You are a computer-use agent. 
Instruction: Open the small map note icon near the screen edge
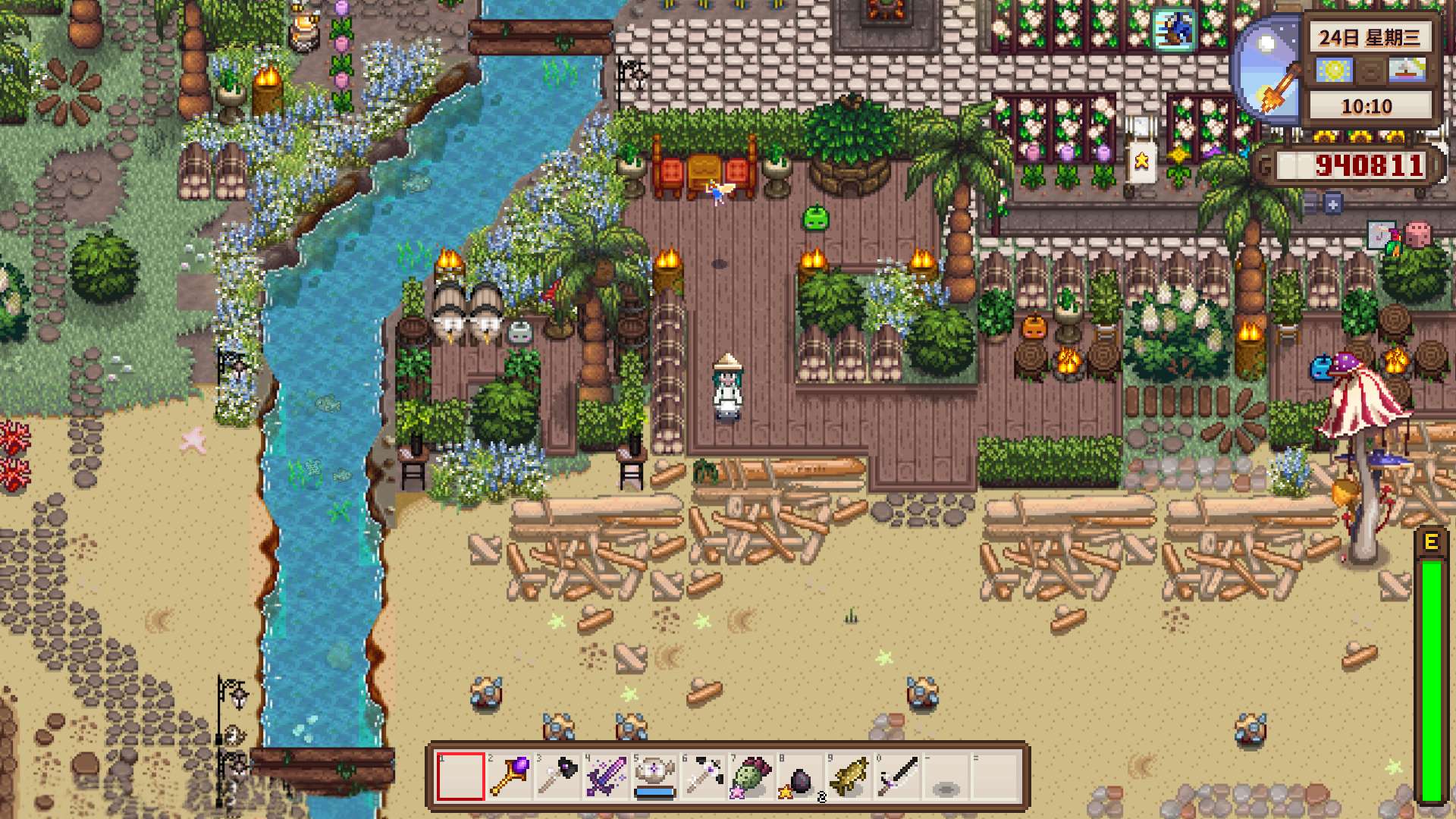[x=1381, y=235]
